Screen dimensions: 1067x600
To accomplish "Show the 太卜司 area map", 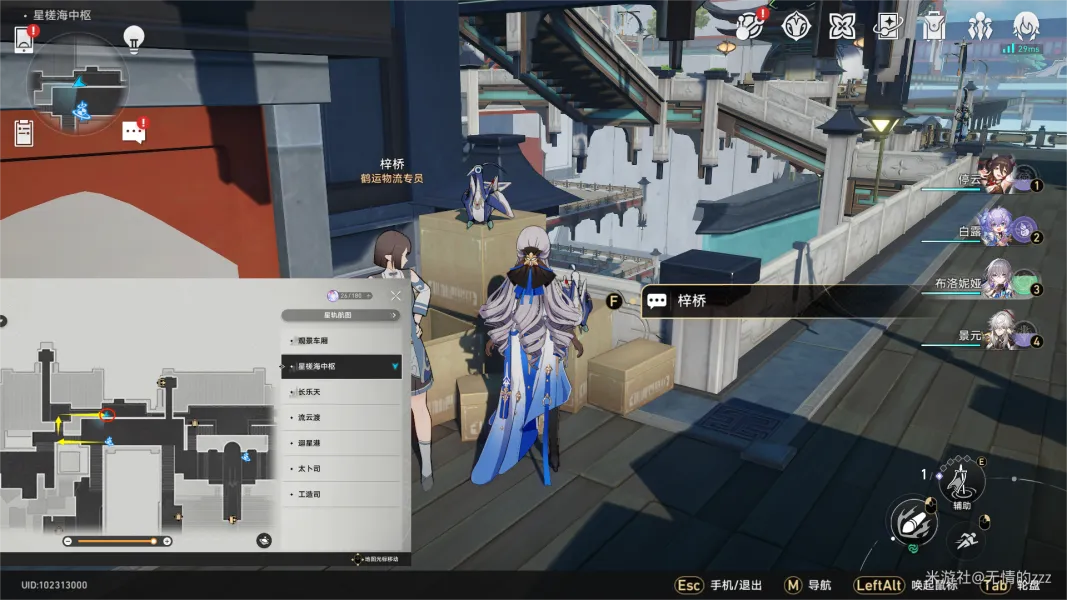I will (340, 468).
